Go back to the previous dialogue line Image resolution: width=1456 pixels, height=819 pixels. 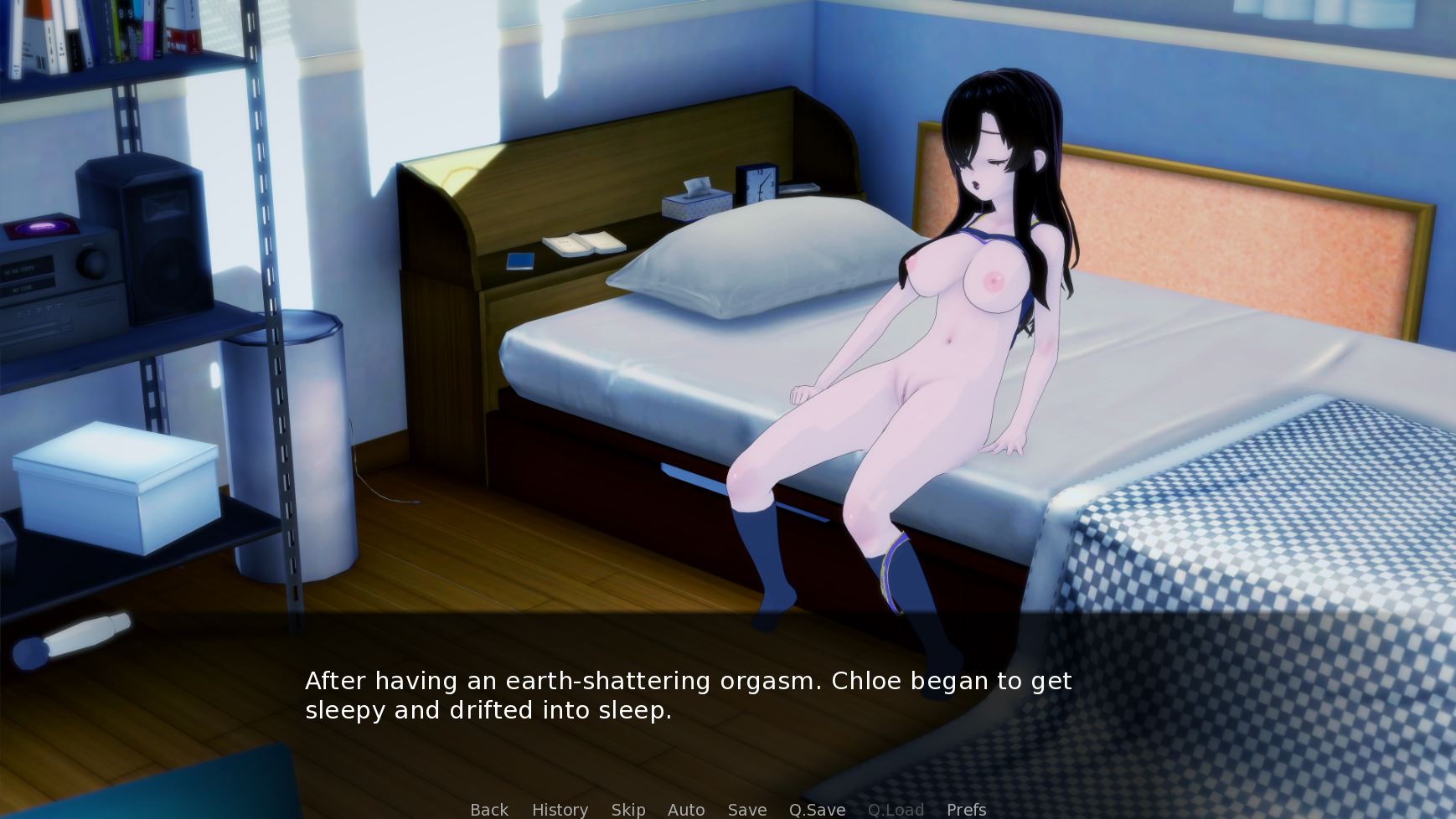(489, 809)
